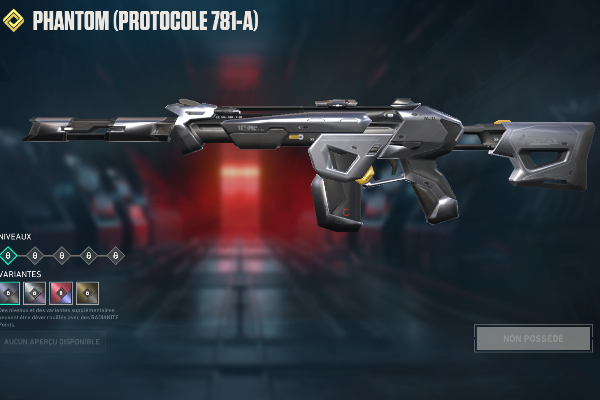Select the highlighted first level diamond

coord(9,255)
